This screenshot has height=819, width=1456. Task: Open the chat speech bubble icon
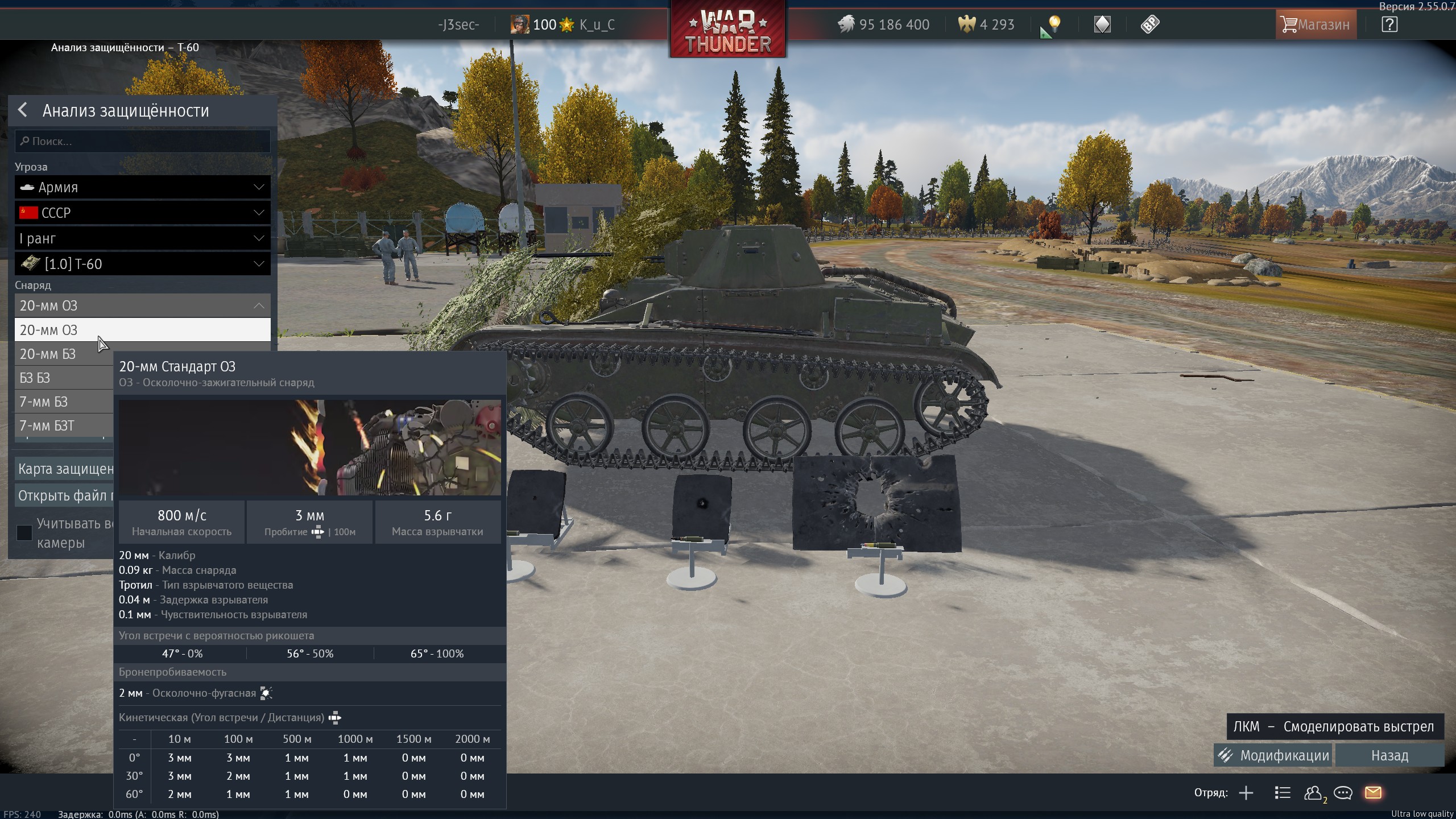(x=1343, y=793)
